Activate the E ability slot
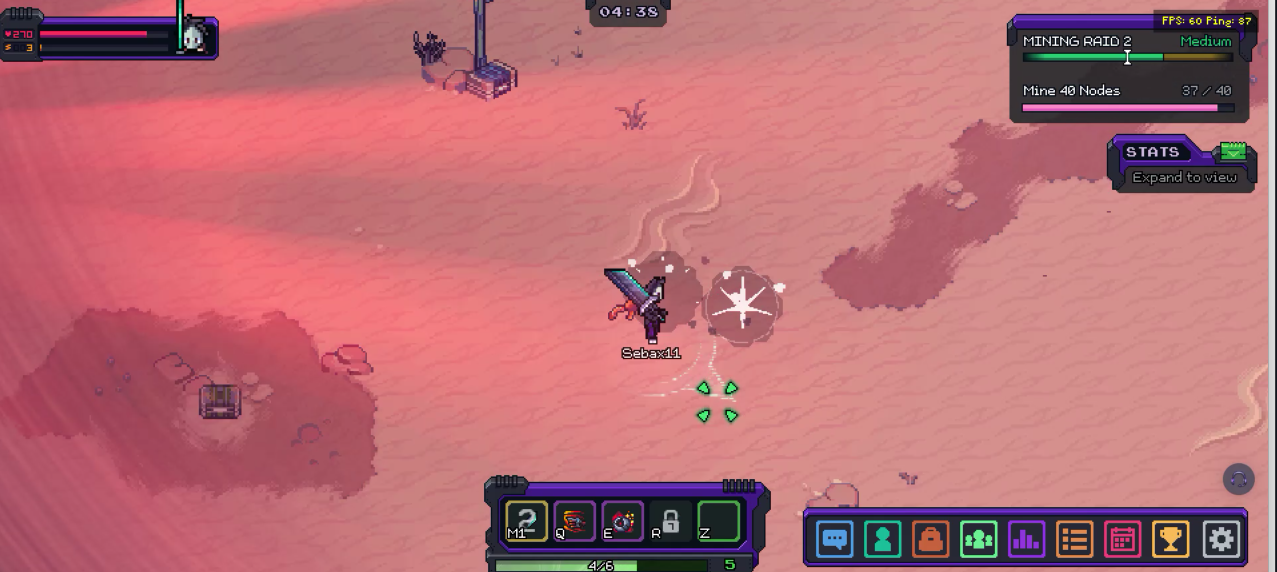 pyautogui.click(x=622, y=521)
